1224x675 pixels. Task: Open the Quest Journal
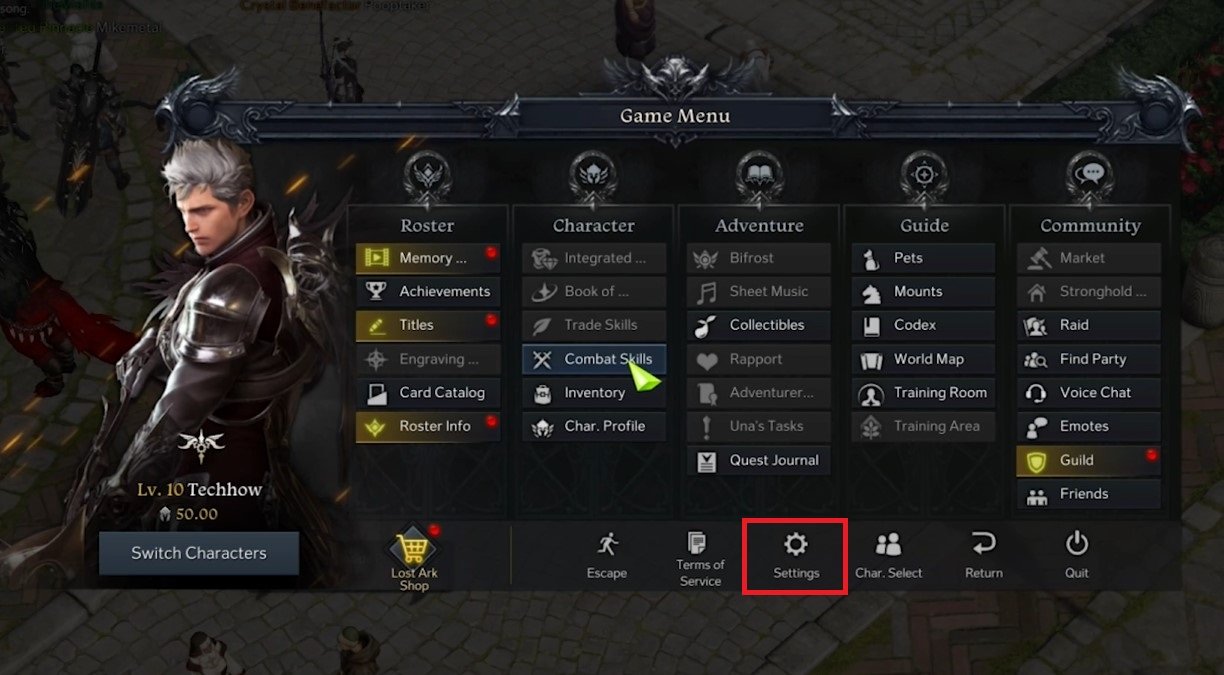tap(759, 460)
